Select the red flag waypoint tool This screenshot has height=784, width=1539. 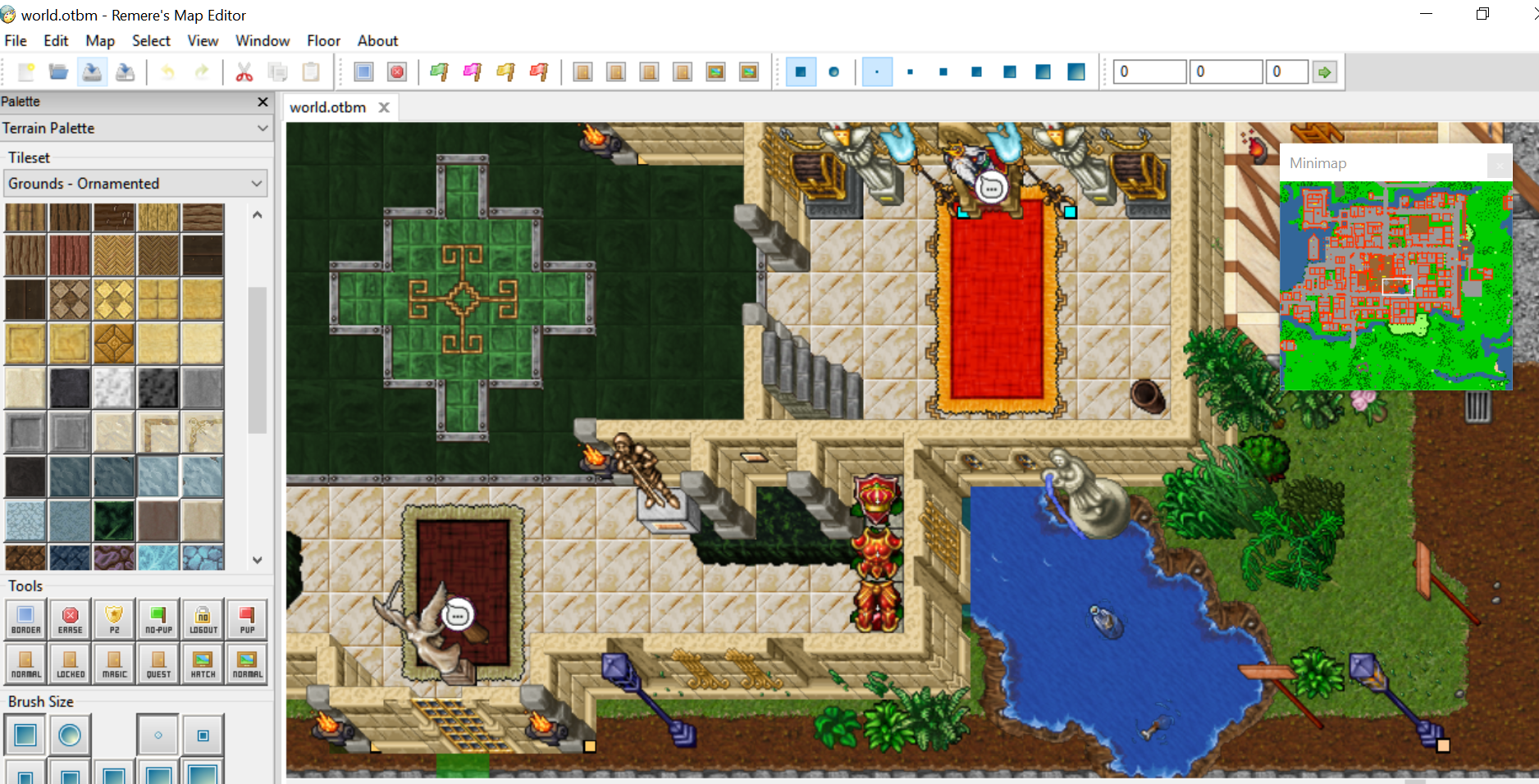[x=539, y=71]
